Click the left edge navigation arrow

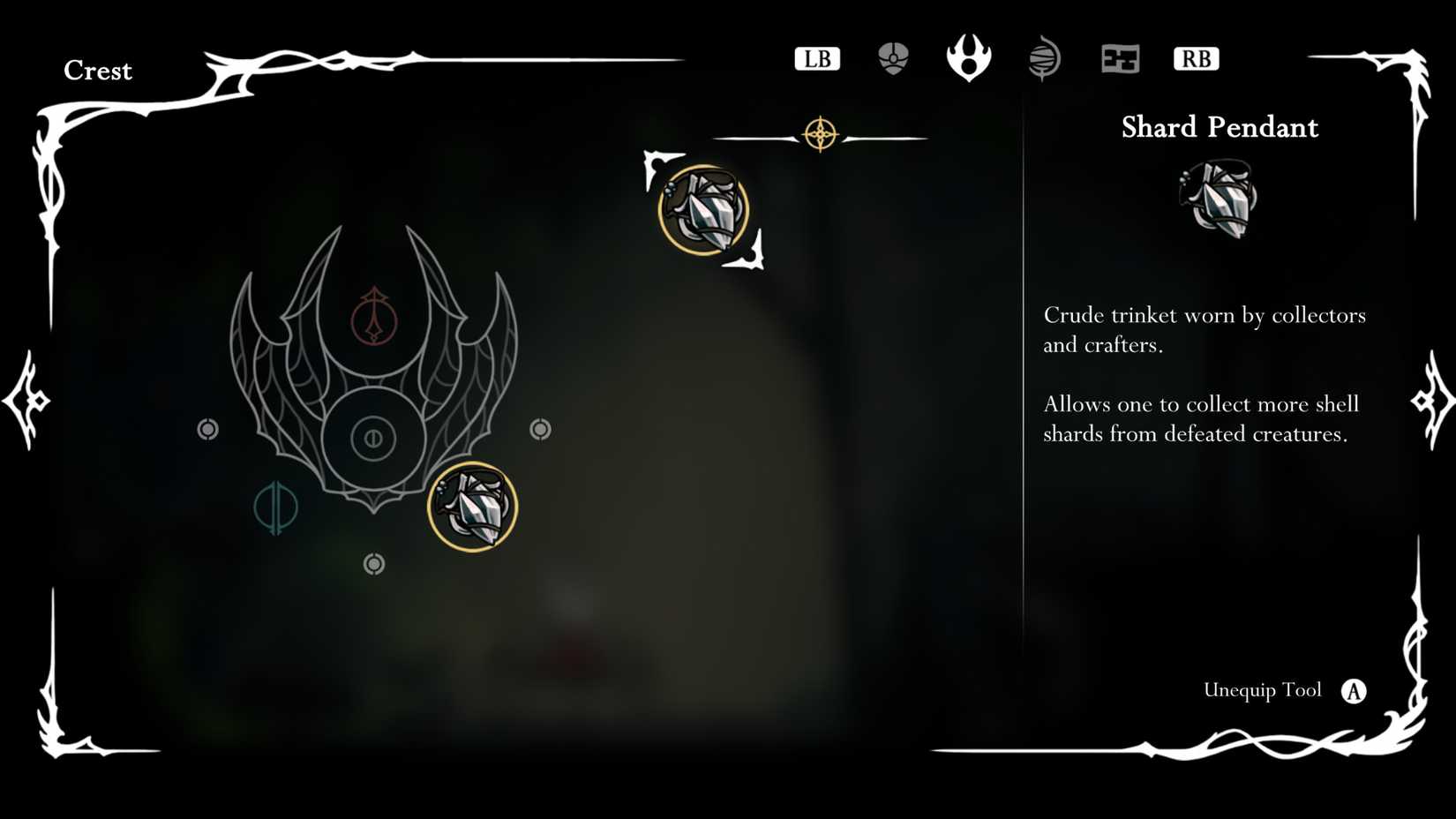pyautogui.click(x=26, y=401)
